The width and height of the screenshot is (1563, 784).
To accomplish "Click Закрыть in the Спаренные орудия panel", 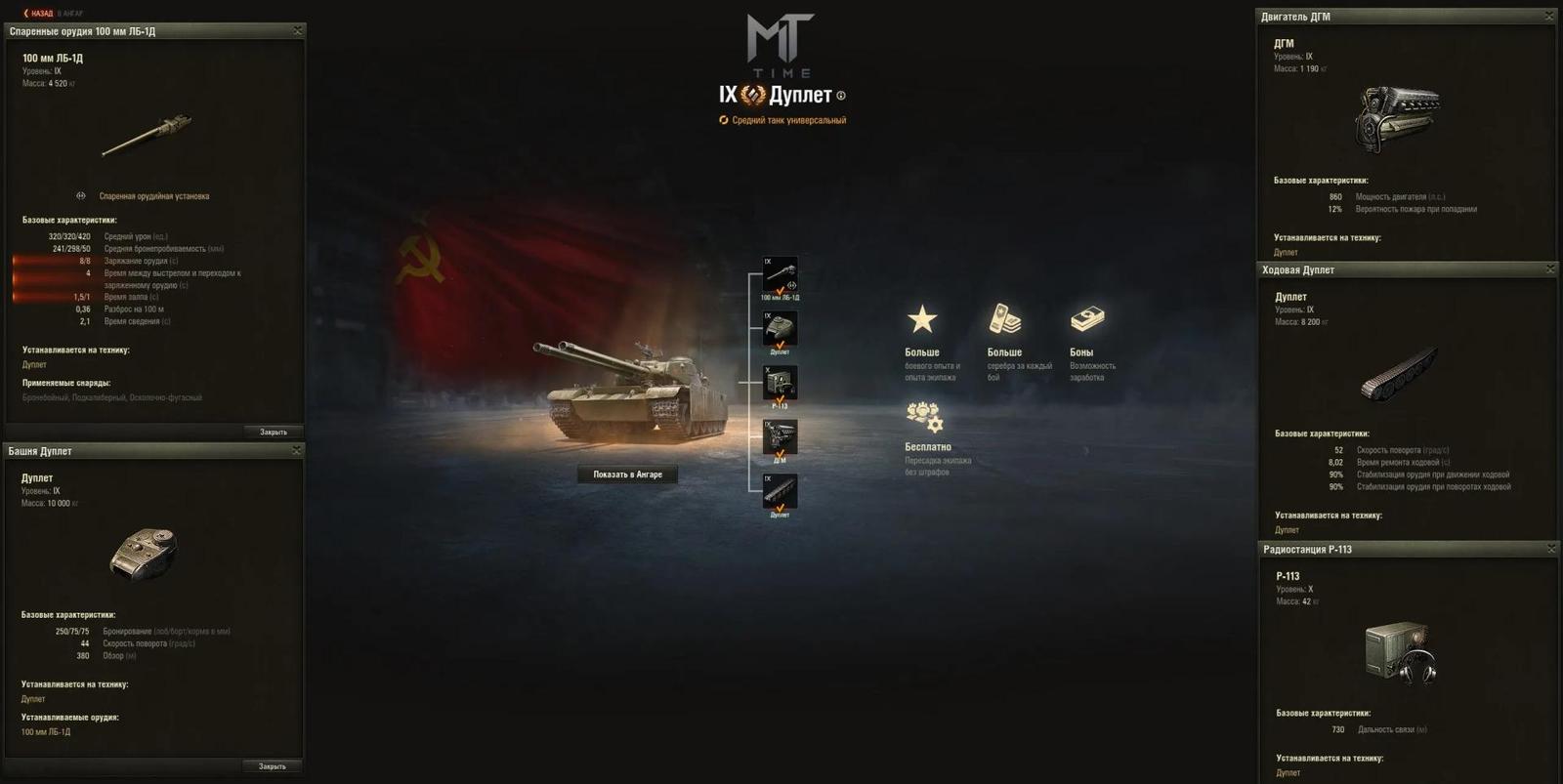I will [275, 431].
